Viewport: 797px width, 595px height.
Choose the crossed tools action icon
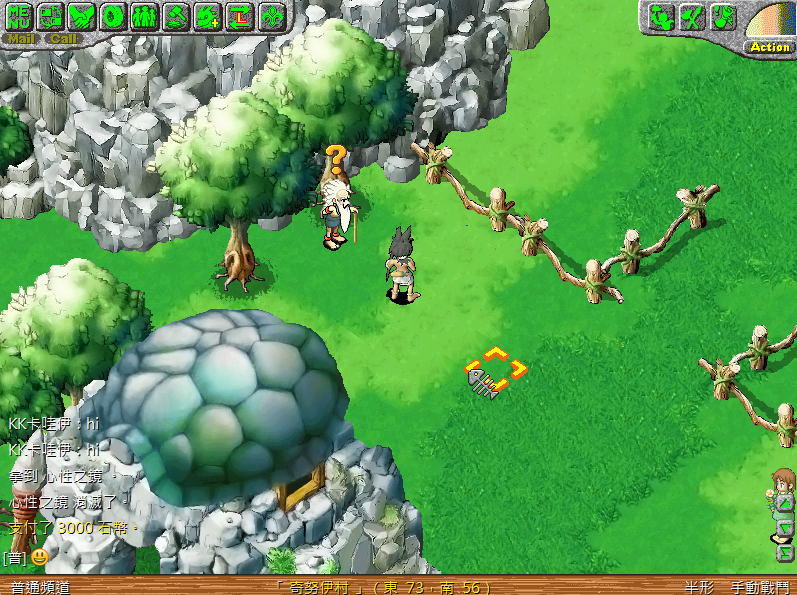(x=692, y=16)
